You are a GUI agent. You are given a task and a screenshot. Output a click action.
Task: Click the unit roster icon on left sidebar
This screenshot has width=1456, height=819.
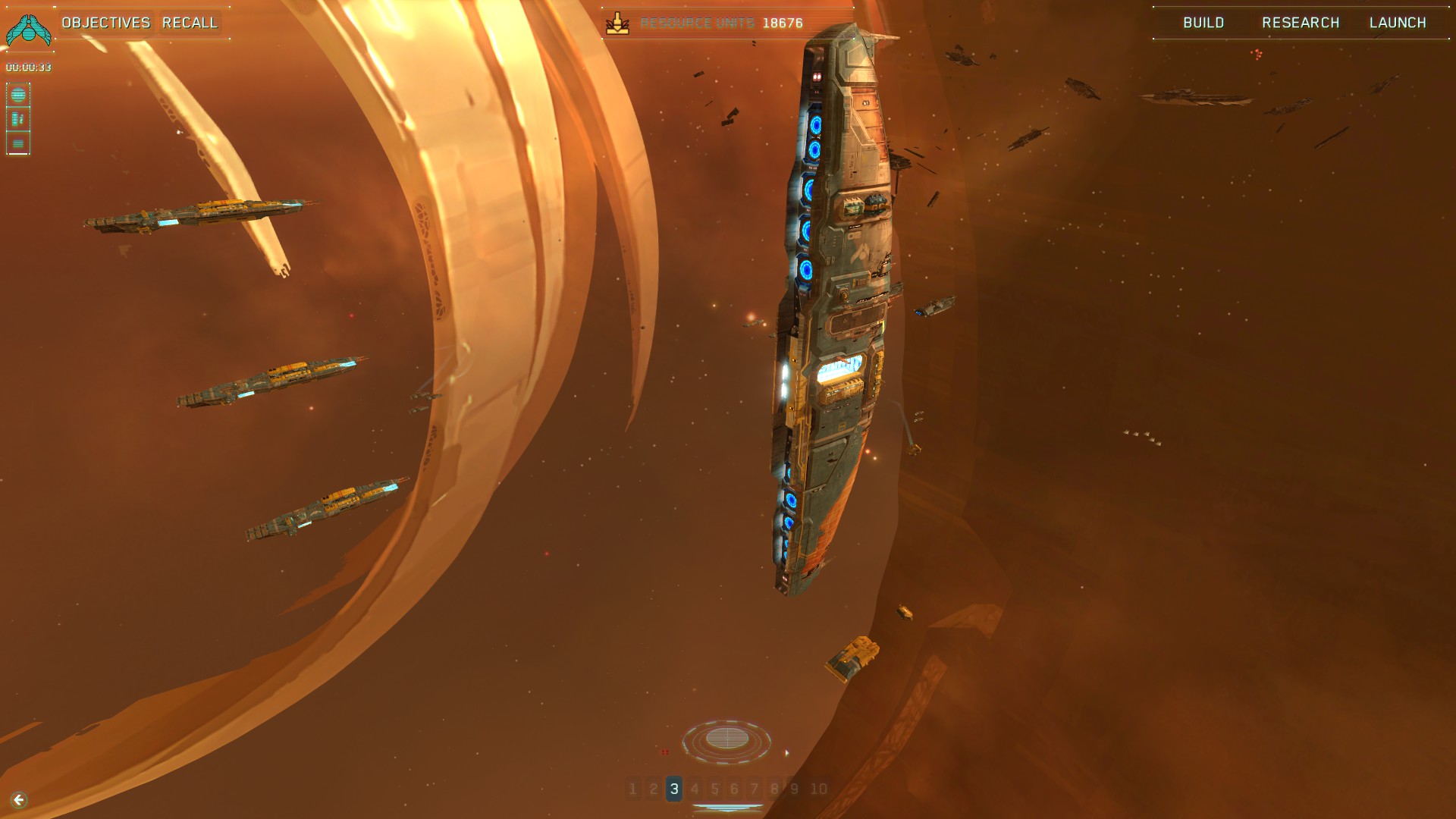[x=20, y=118]
